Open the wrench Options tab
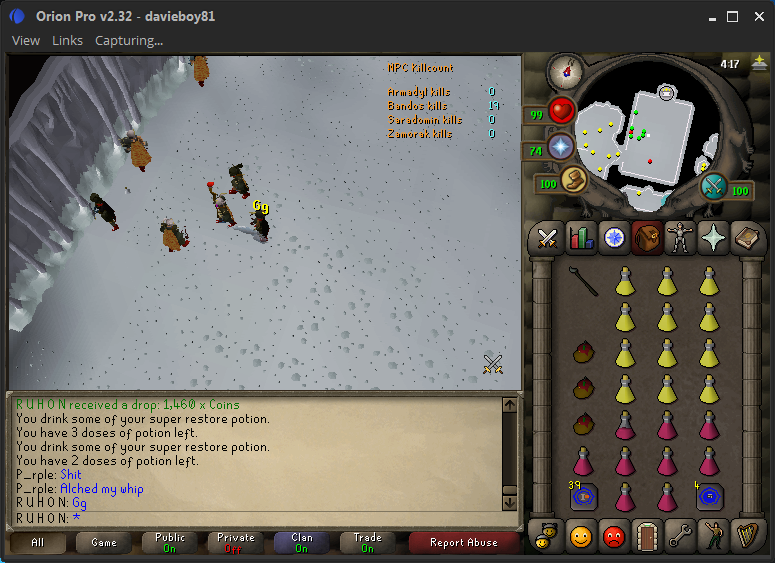 coord(679,535)
